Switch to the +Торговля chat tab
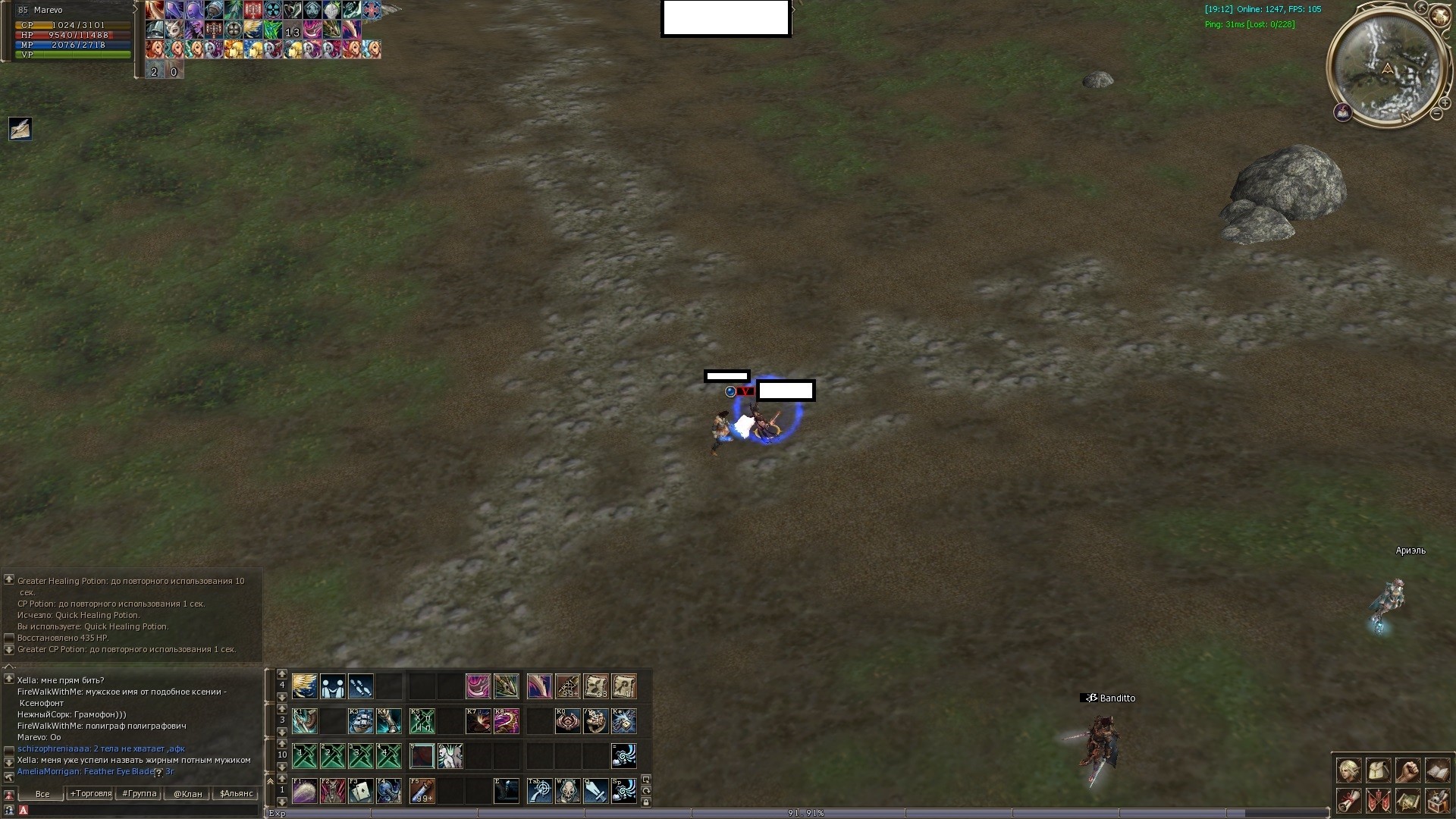This screenshot has width=1456, height=819. click(x=90, y=794)
